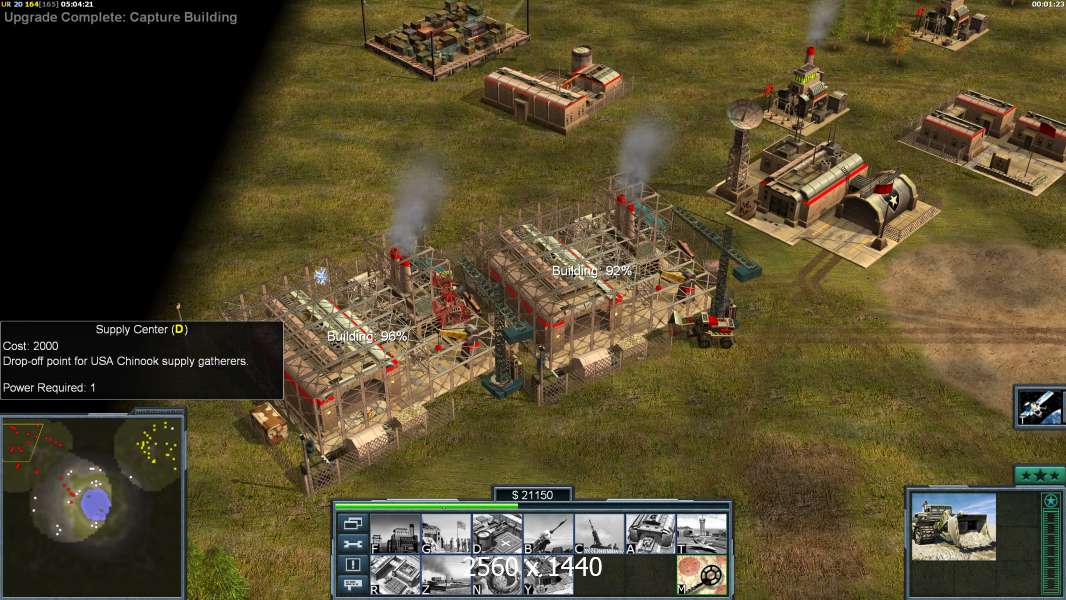
Task: Select the Patriot missile battery build icon
Action: click(548, 533)
